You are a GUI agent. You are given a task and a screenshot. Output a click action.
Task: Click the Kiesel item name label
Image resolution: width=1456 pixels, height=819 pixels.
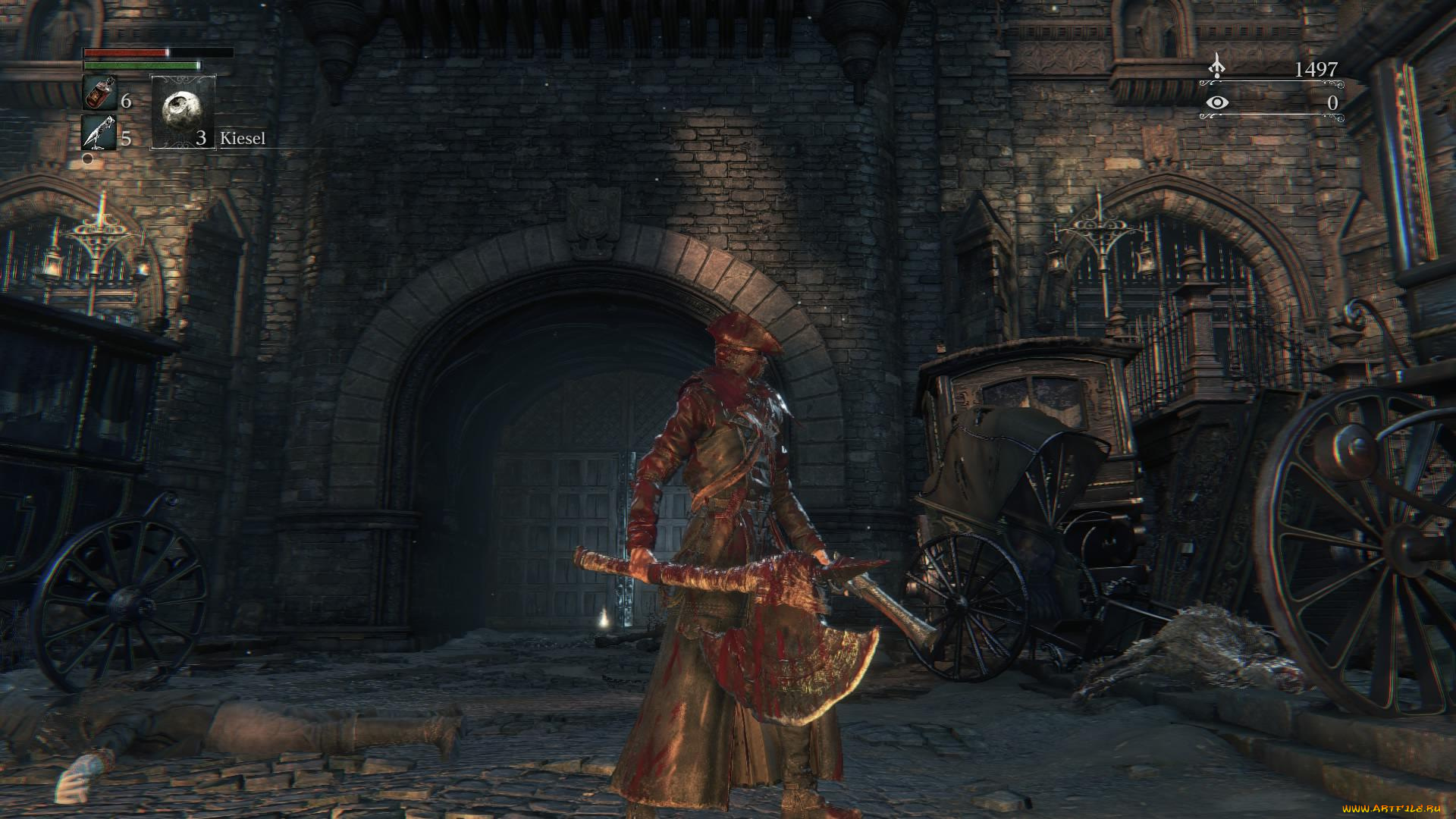click(x=243, y=139)
